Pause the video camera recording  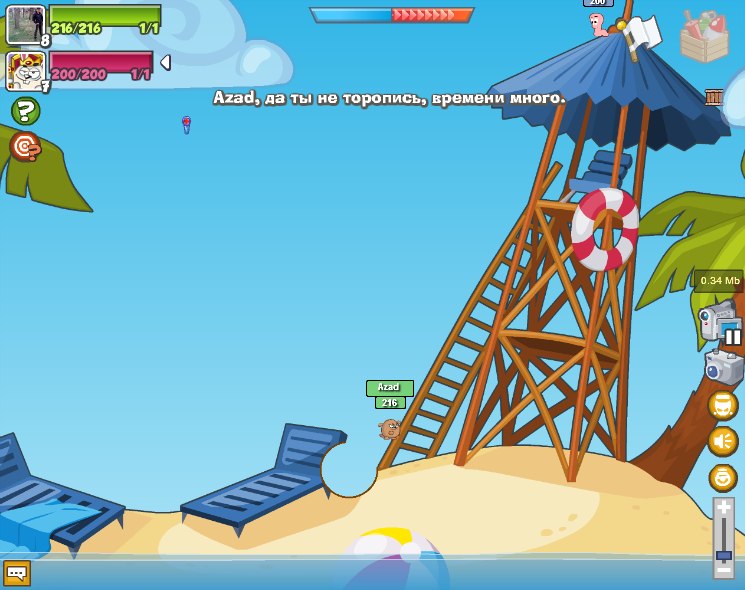coord(733,337)
